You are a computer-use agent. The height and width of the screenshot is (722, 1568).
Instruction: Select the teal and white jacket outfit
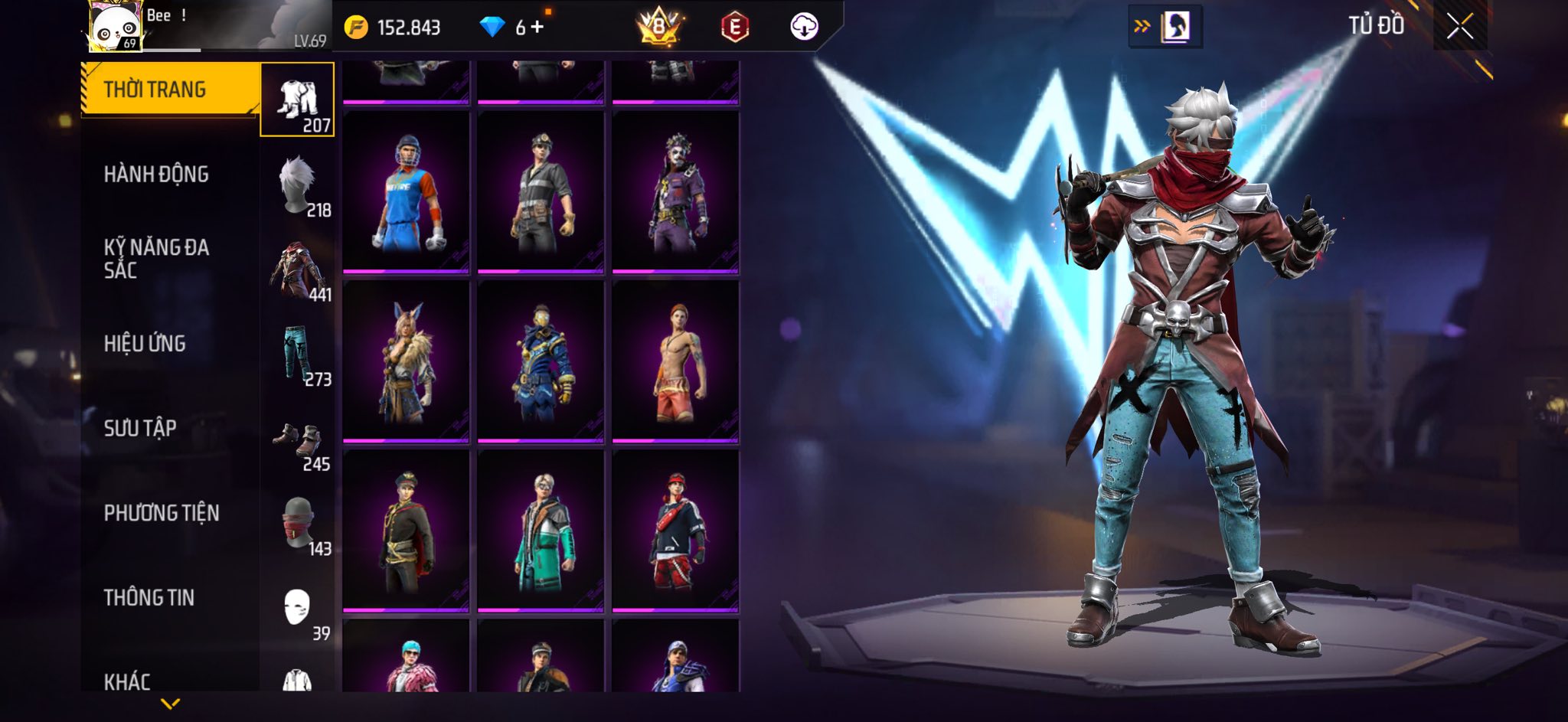(x=541, y=531)
